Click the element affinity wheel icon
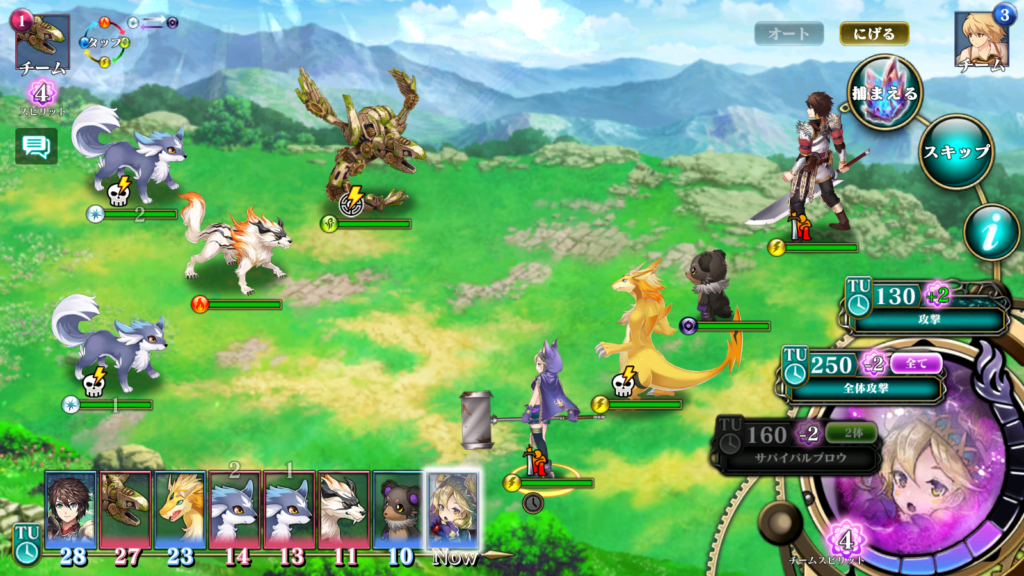1024x576 pixels. tap(105, 42)
